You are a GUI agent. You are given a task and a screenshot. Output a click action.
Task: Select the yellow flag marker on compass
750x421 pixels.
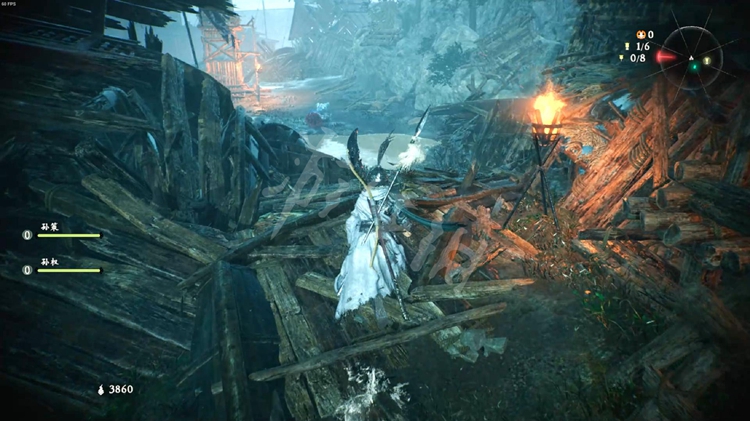707,60
